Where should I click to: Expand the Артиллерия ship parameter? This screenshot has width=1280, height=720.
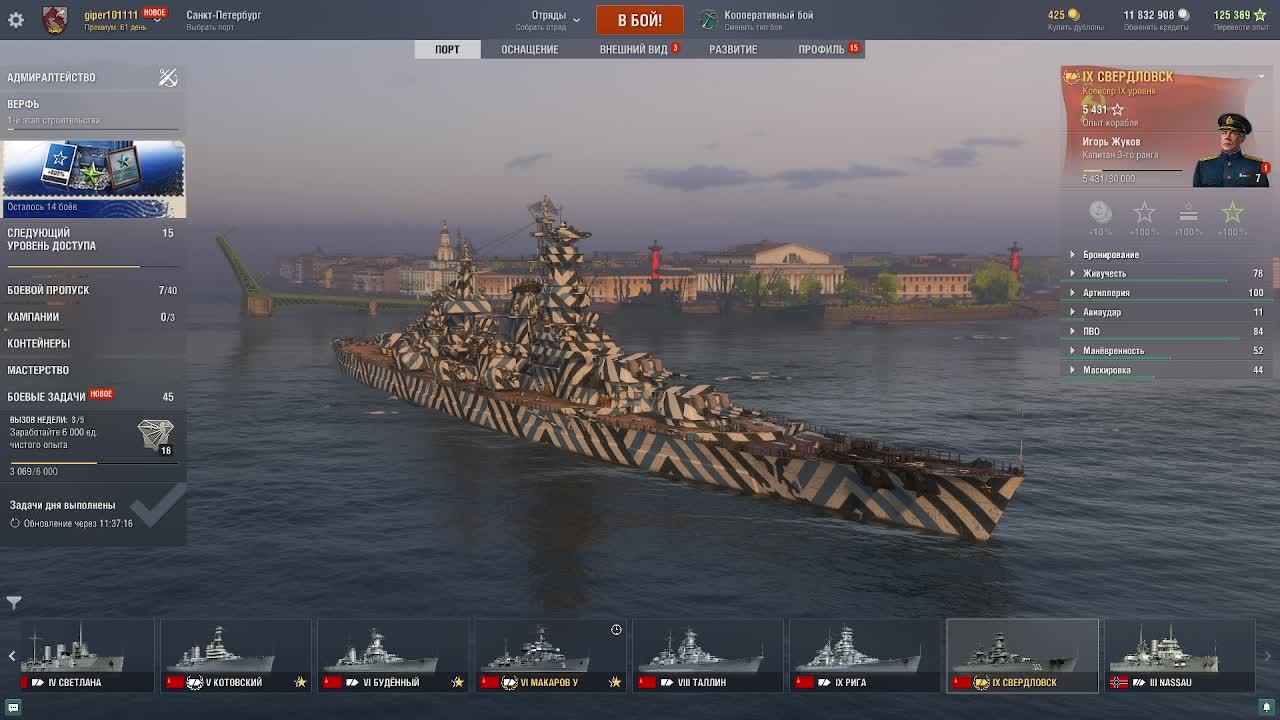[1106, 293]
